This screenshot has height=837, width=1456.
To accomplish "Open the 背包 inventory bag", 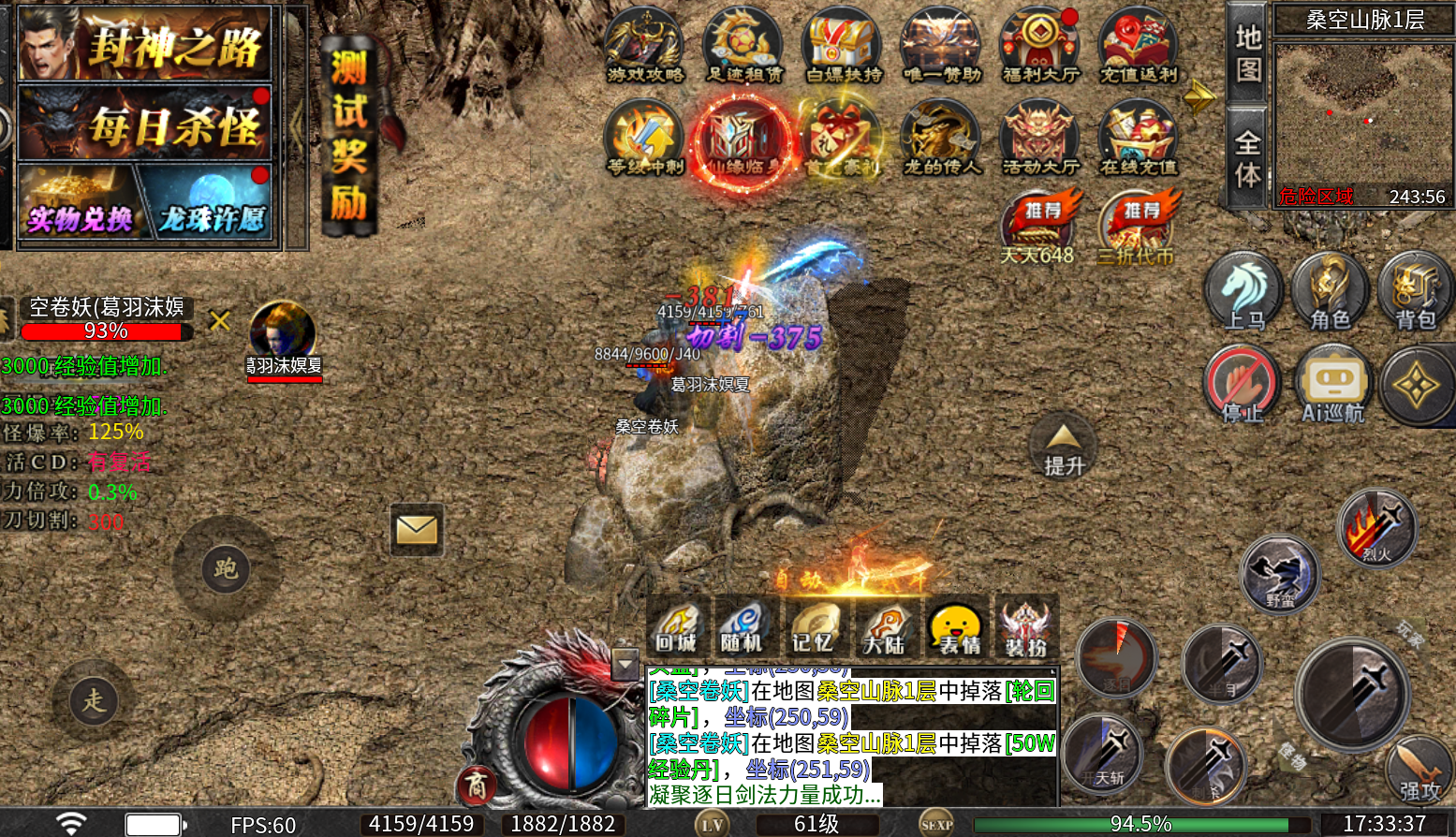I will pos(1415,291).
